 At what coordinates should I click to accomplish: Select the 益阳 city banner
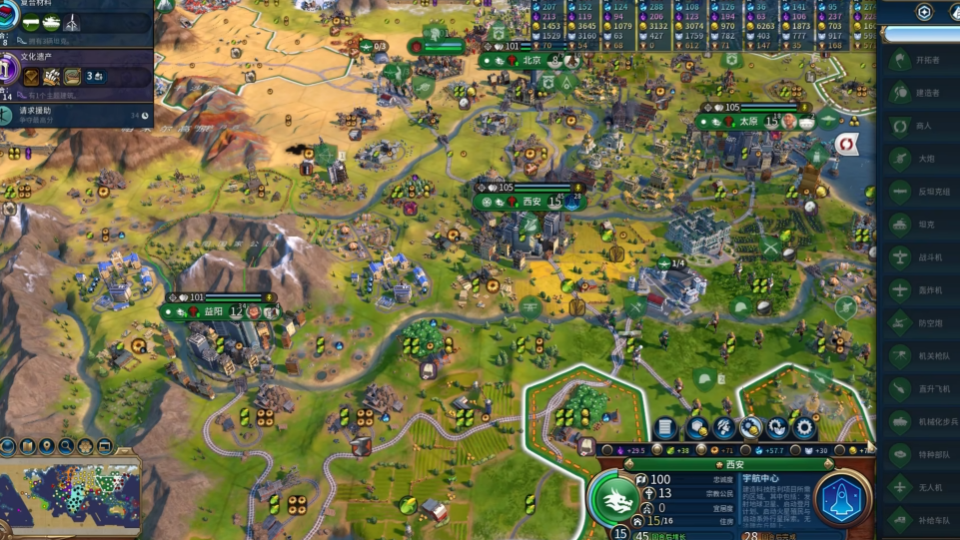214,311
